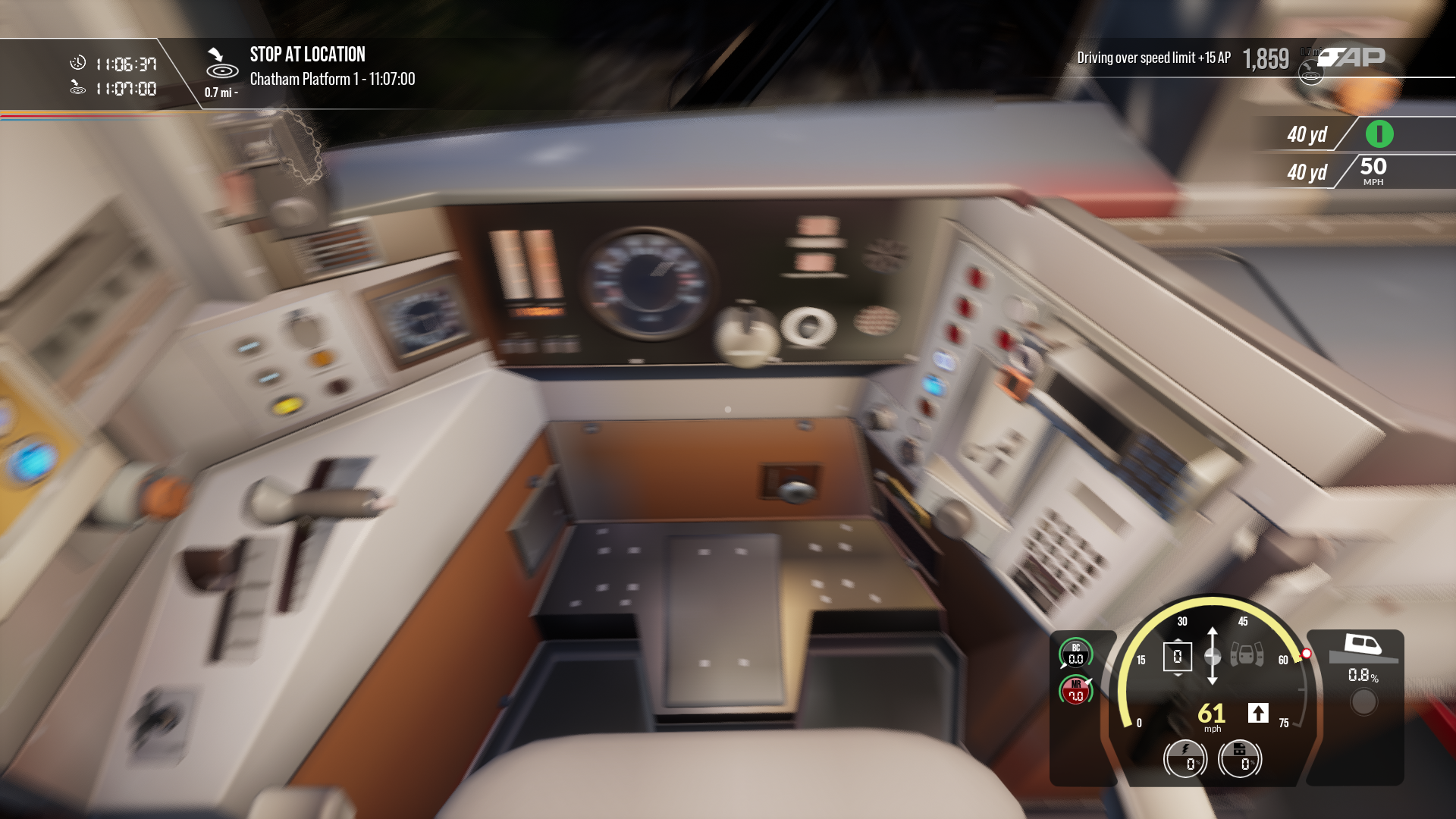This screenshot has width=1456, height=819.
Task: Select the Stop at Location objective marker
Action: tap(221, 64)
